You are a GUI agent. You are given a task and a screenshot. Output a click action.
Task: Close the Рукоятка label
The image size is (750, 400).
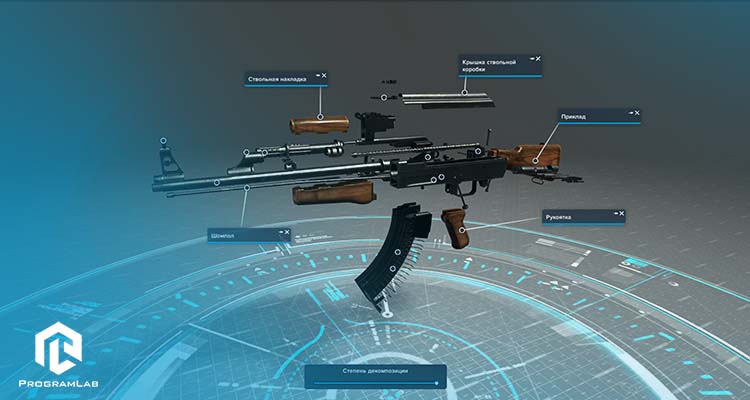(621, 213)
